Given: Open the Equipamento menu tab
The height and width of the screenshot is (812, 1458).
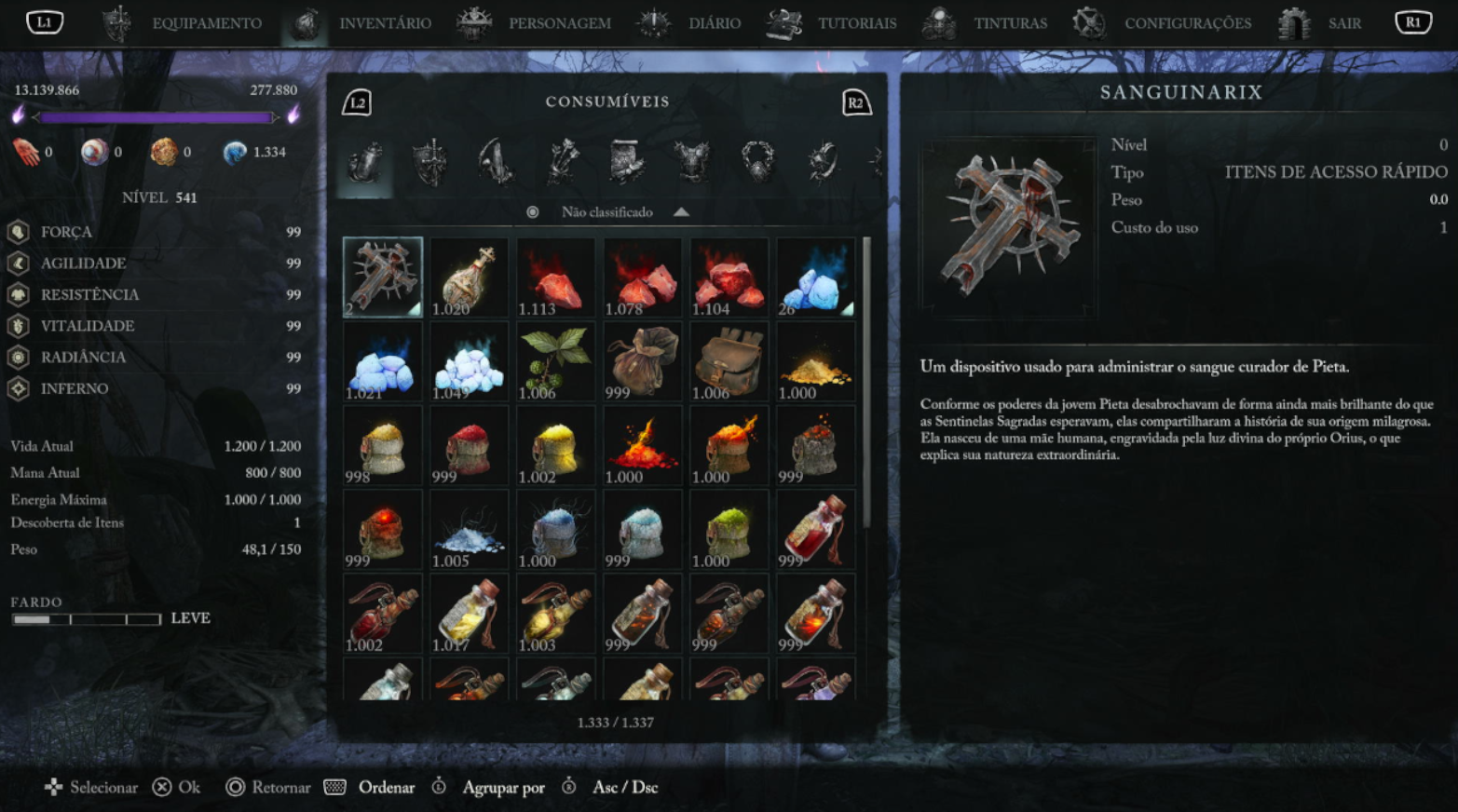Looking at the screenshot, I should [206, 23].
